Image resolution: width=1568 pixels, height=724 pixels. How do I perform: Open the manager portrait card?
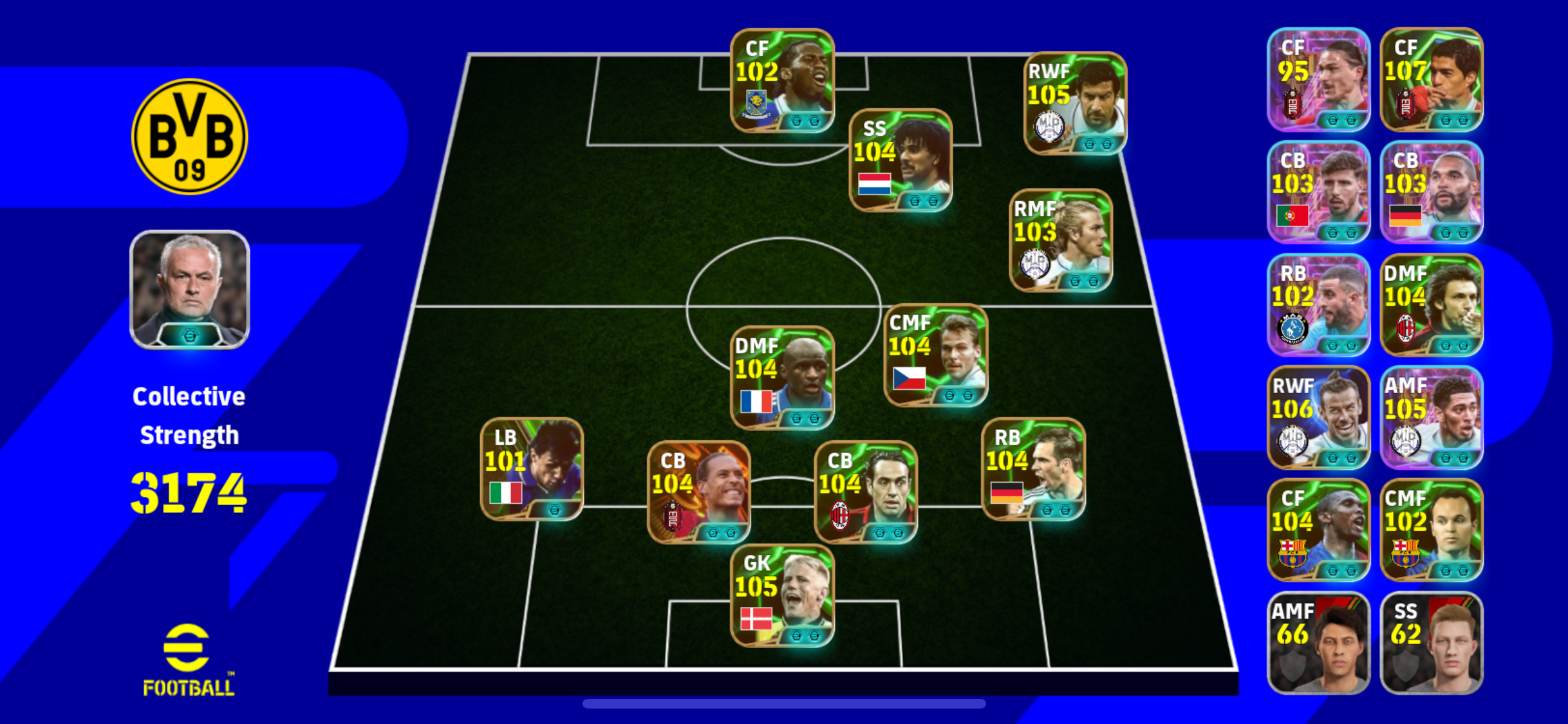point(189,290)
